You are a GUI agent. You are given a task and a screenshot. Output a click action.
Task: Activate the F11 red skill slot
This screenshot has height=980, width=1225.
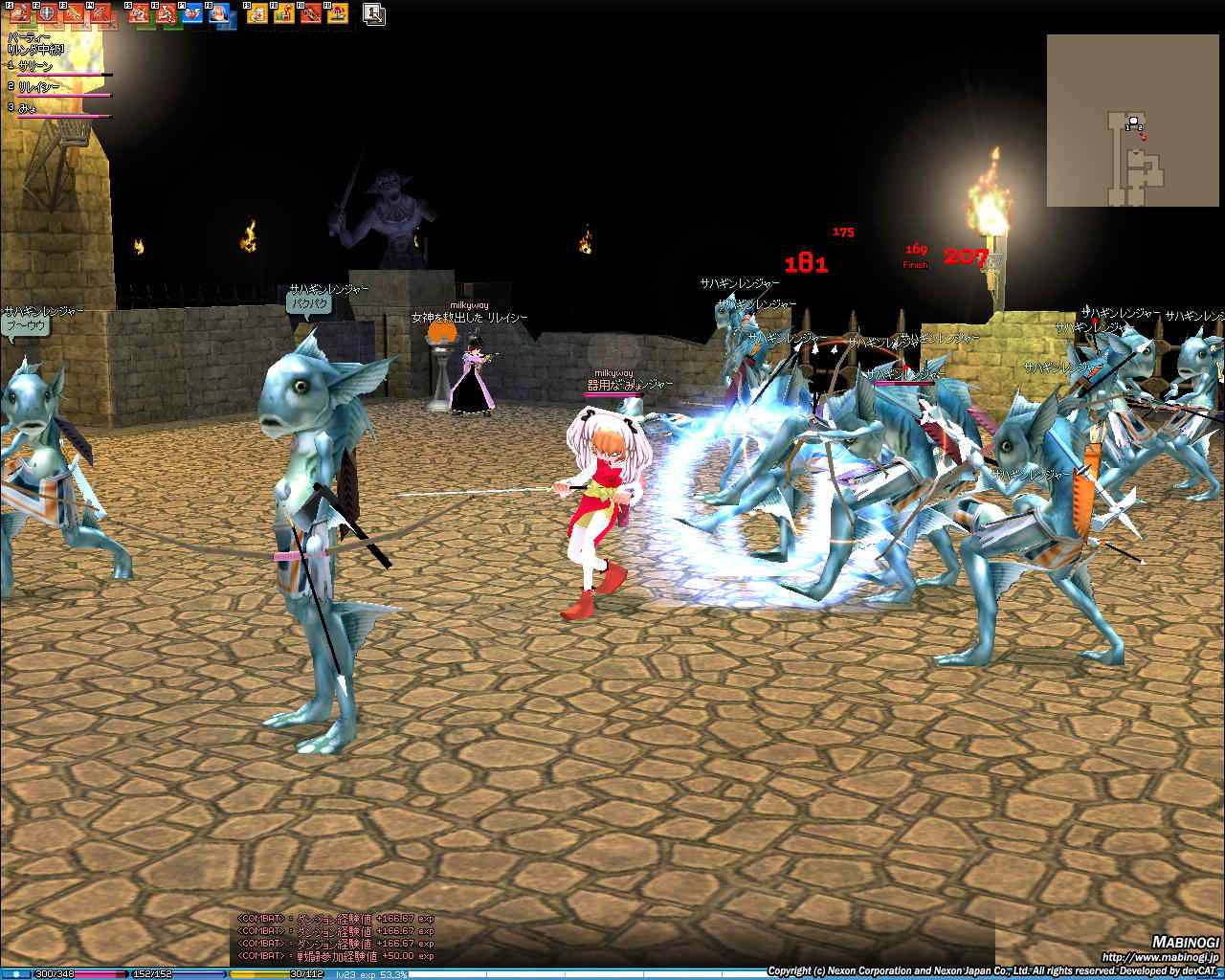coord(311,14)
